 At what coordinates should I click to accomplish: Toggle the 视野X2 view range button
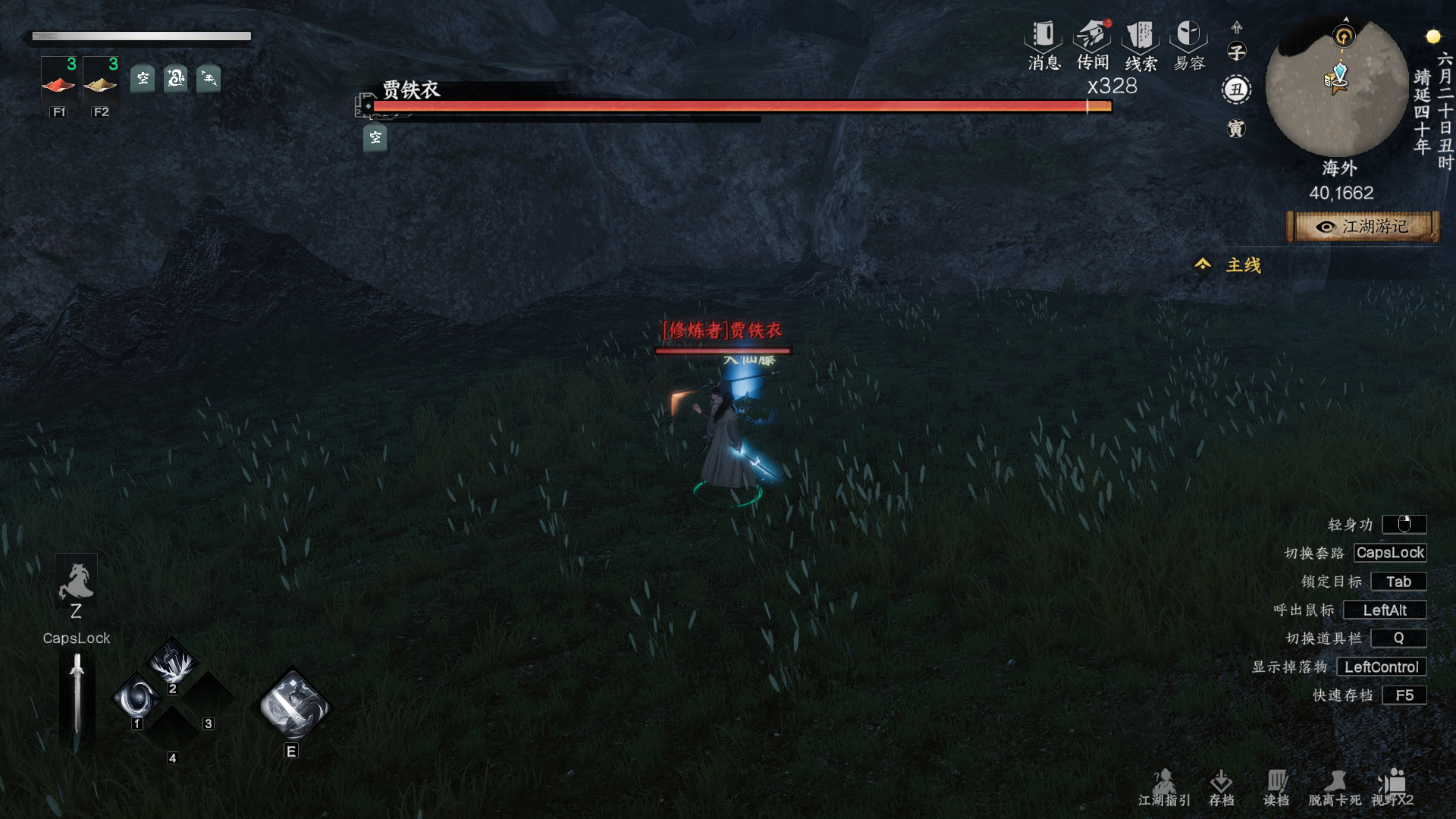pyautogui.click(x=1392, y=788)
